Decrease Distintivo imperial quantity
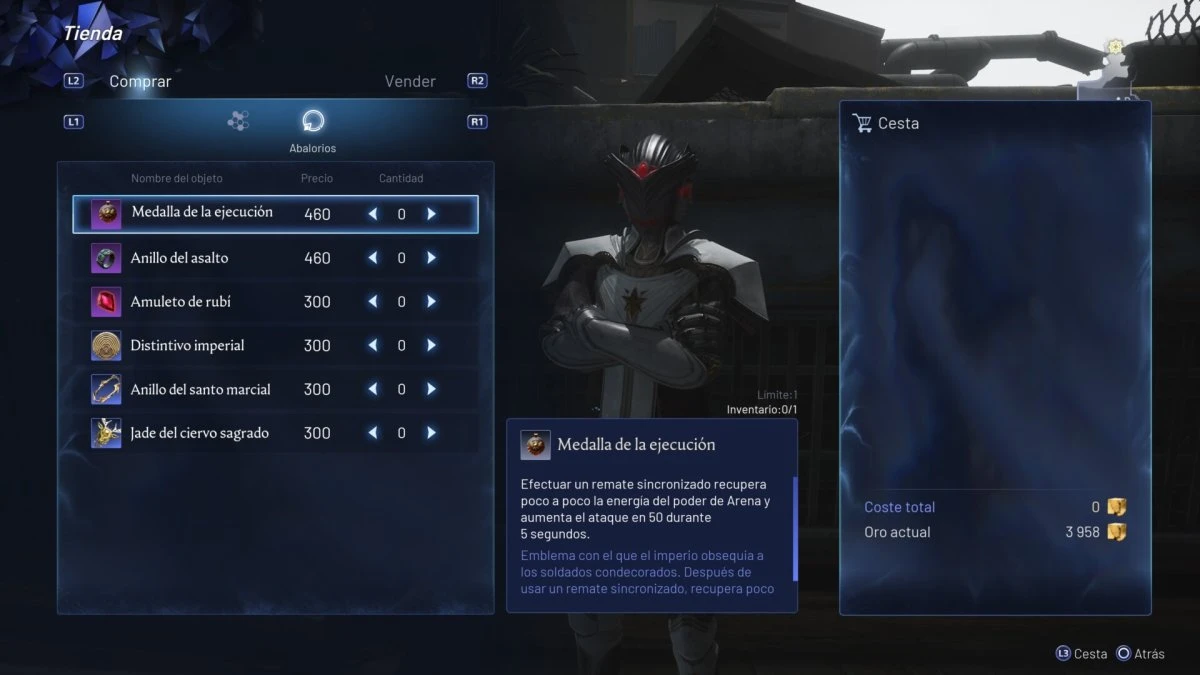Screen dimensions: 1200x675 pos(373,346)
